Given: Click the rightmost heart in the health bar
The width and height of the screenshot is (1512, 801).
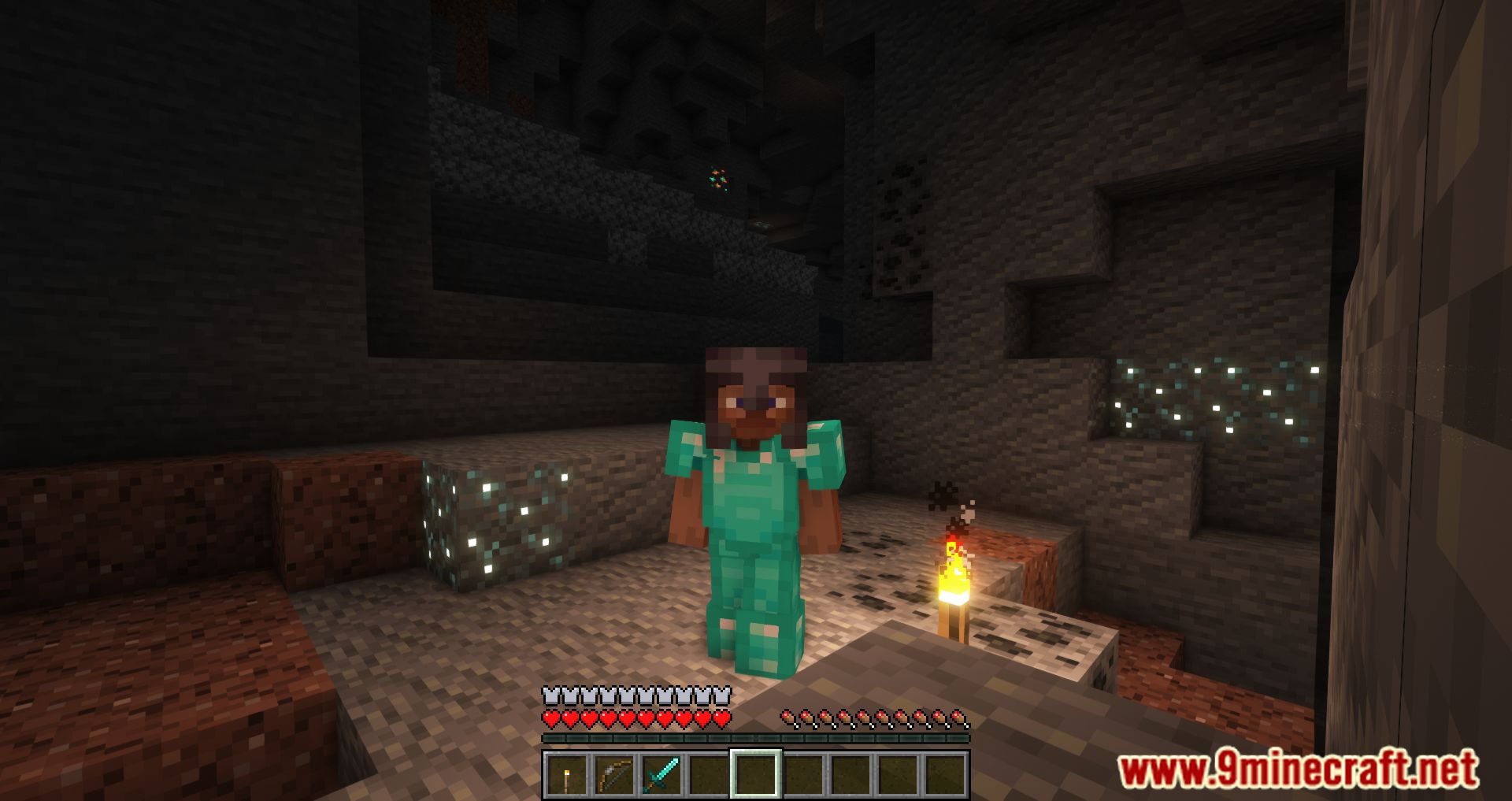Looking at the screenshot, I should point(721,719).
